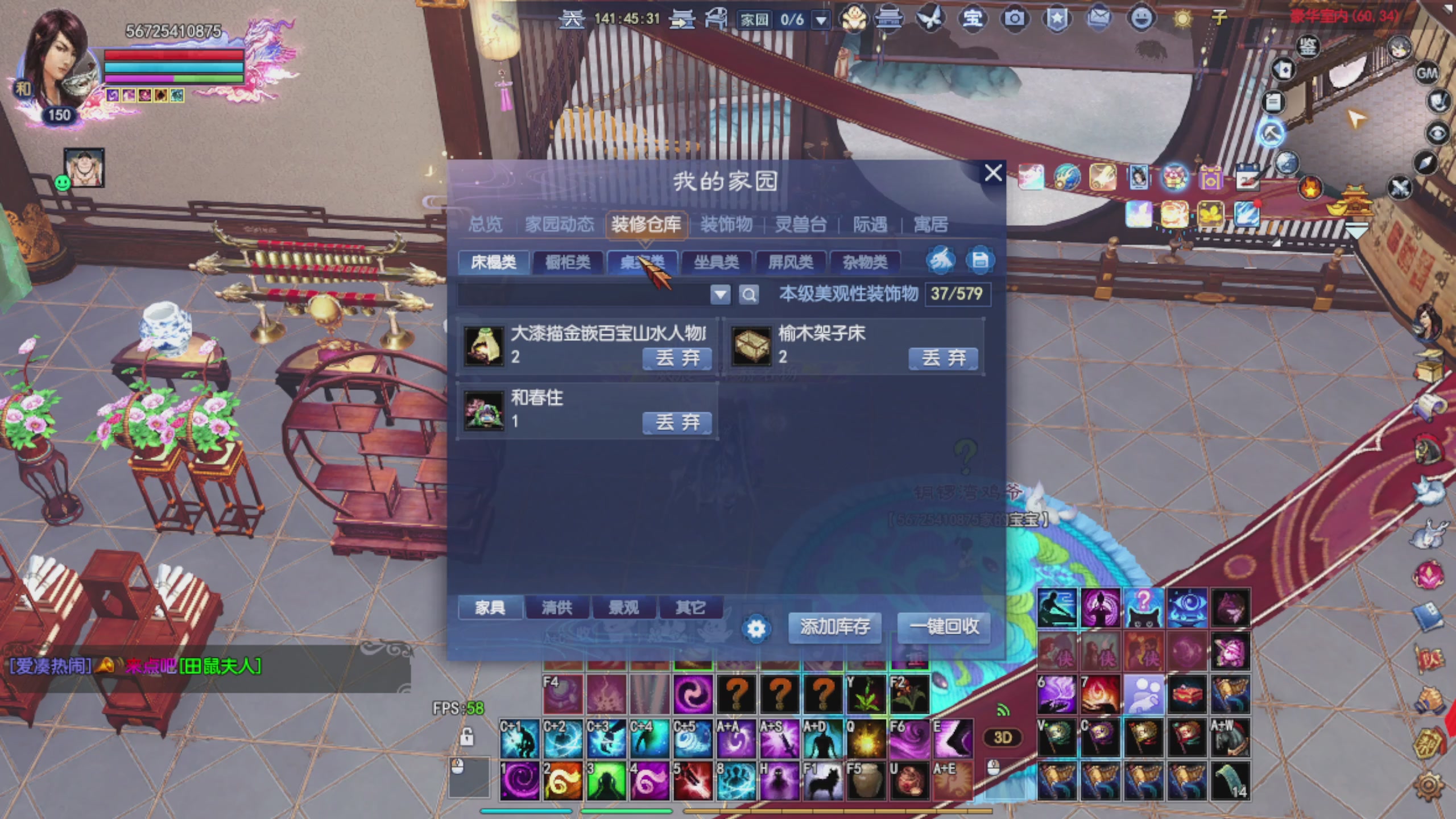The width and height of the screenshot is (1456, 819).
Task: Click the rabbit icon beside the save icon
Action: (942, 260)
